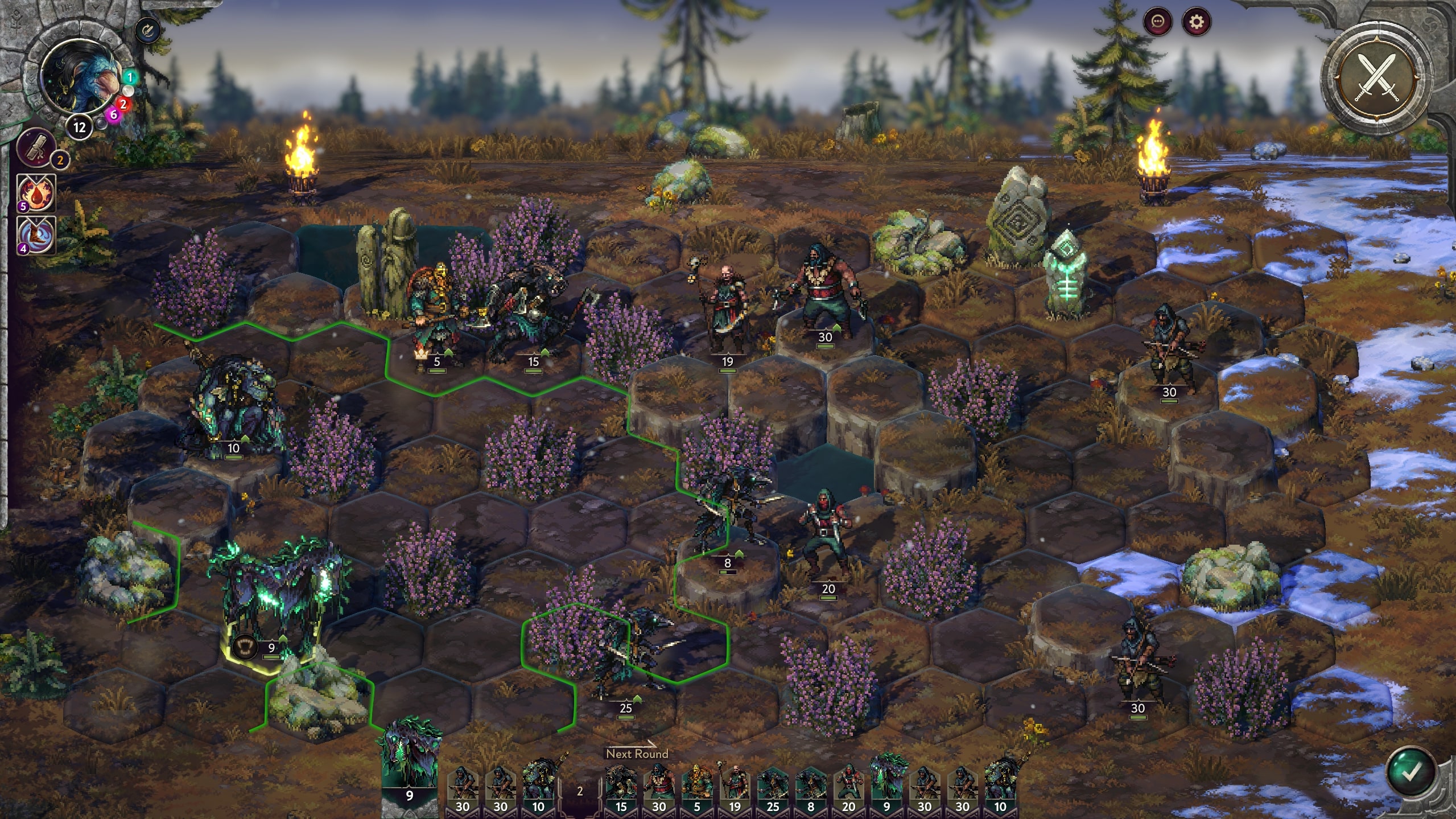Confirm with the green checkmark button
Screen dimensions: 1456x819
coord(1410,772)
